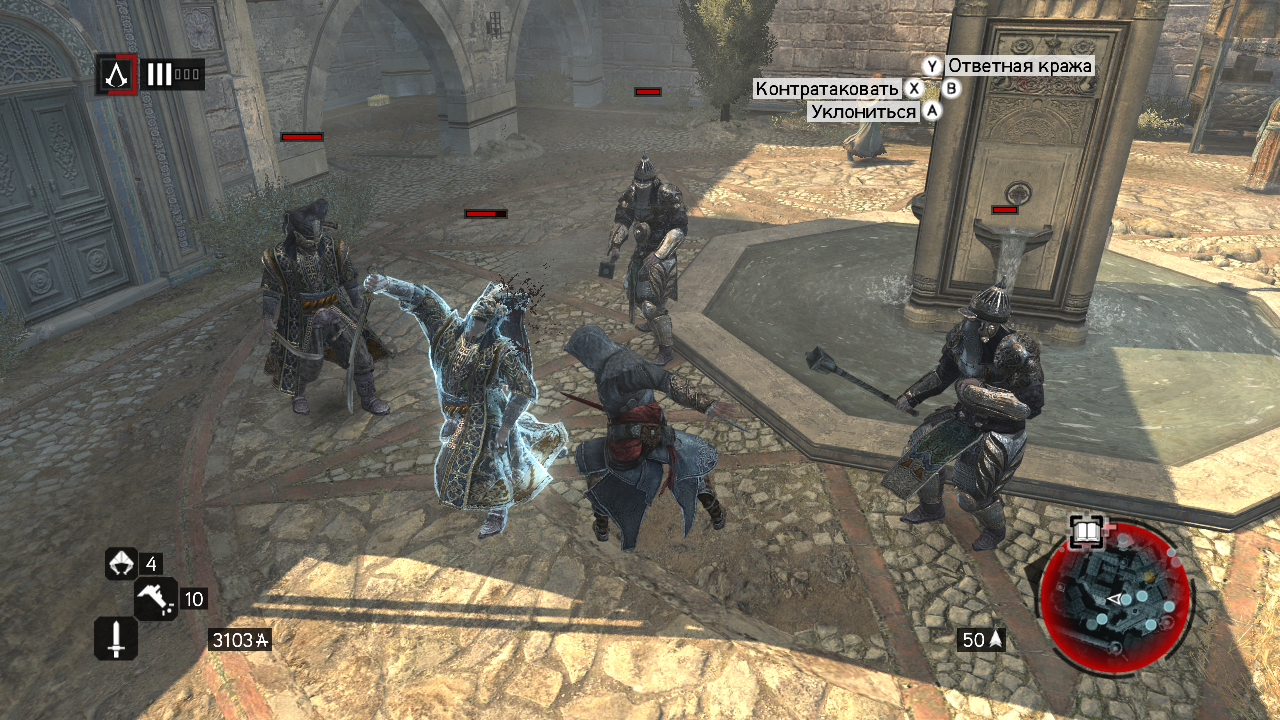Screen dimensions: 1280x720
Task: Choose the sword weapon icon
Action: click(x=116, y=638)
